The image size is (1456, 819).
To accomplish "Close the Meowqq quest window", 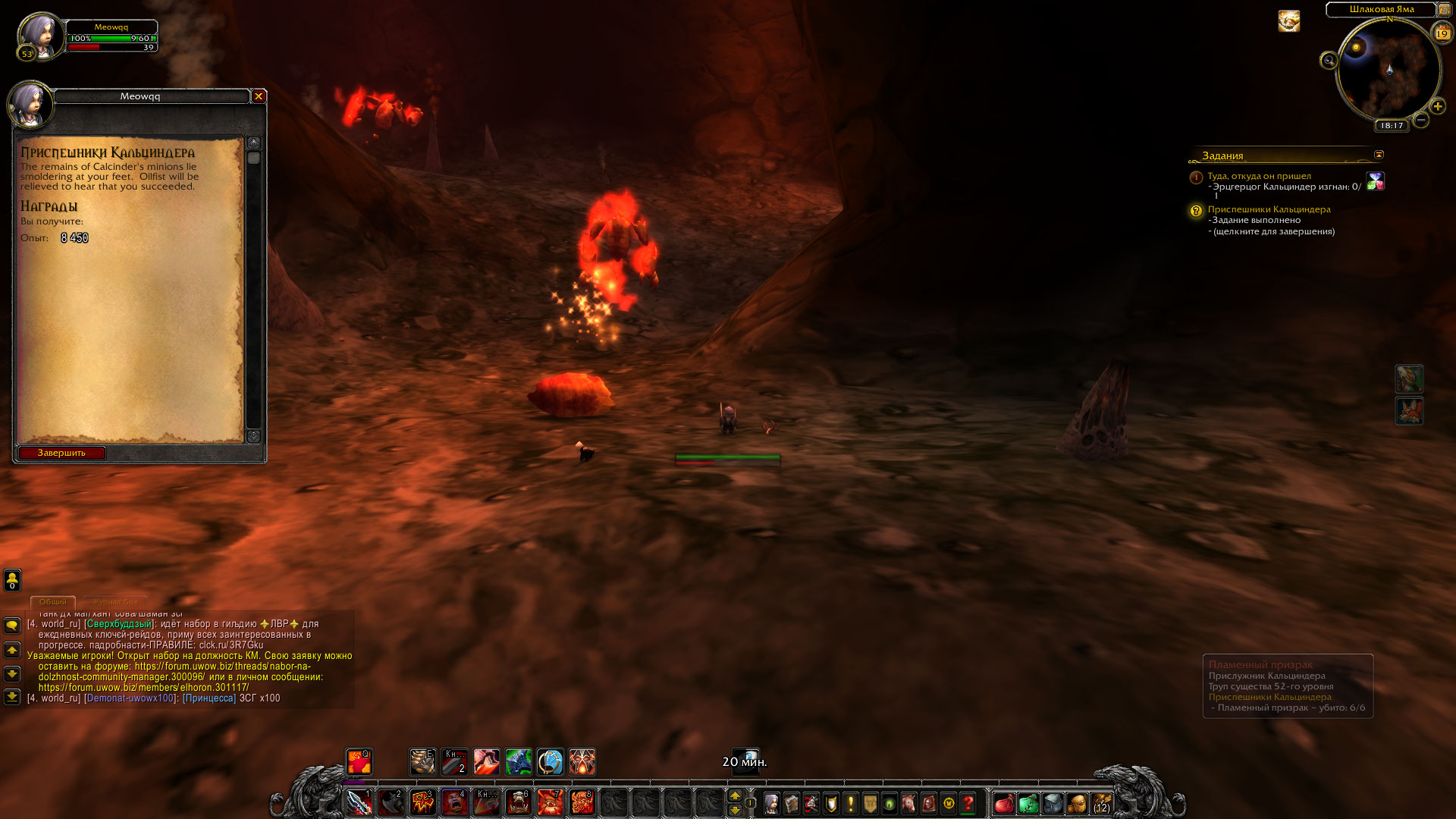I will point(259,96).
